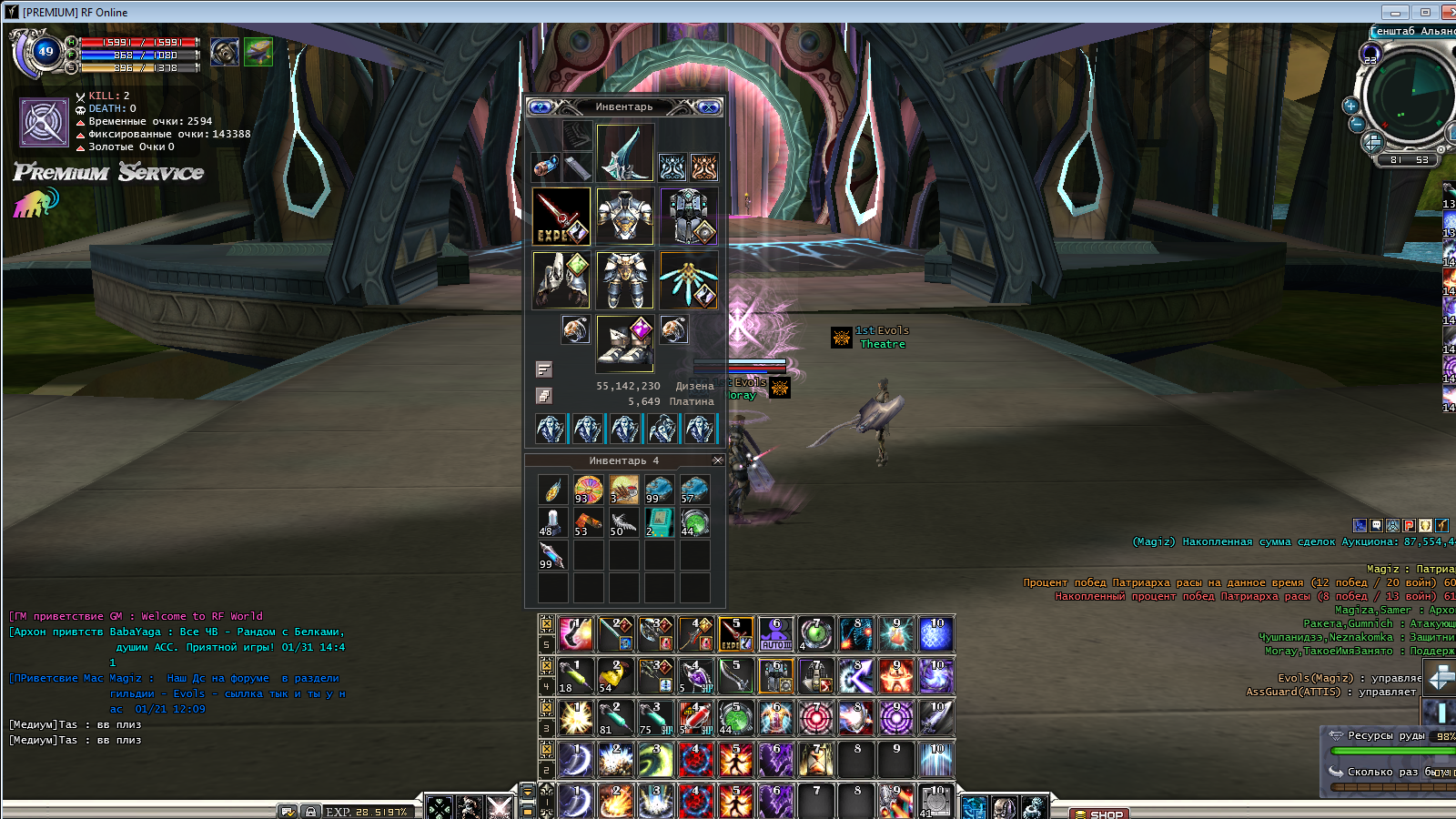Zoom out the radar with the minus button
The image size is (1456, 819).
click(1356, 124)
